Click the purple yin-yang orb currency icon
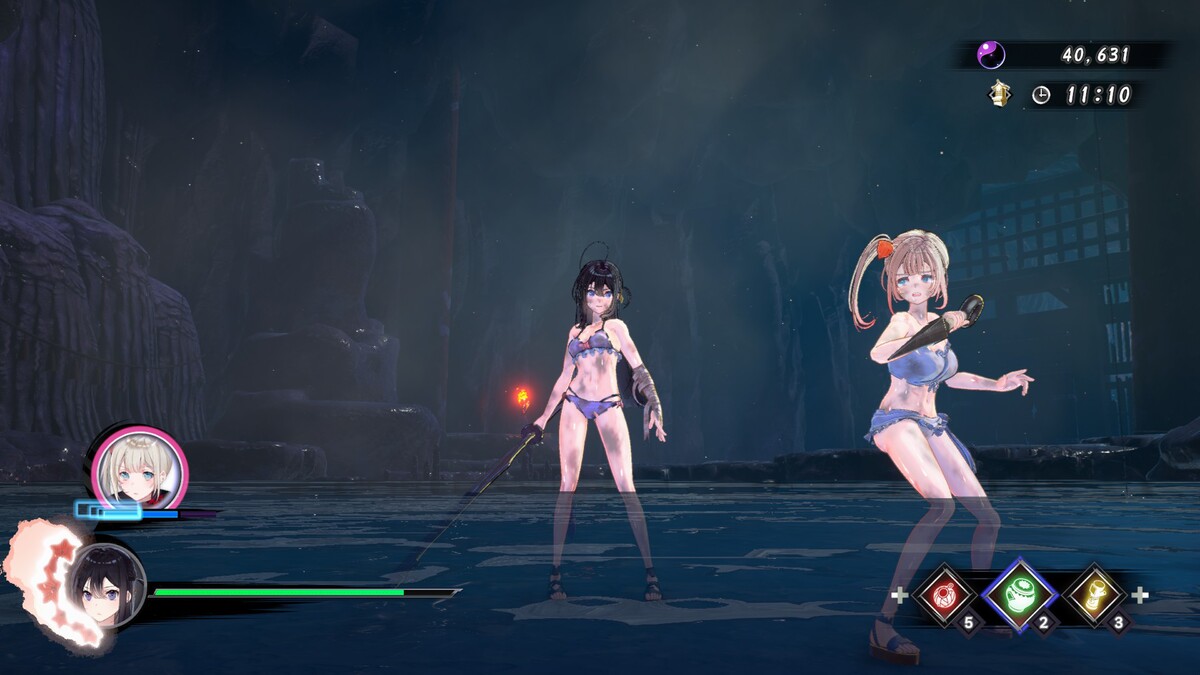The image size is (1200, 675). pos(991,54)
